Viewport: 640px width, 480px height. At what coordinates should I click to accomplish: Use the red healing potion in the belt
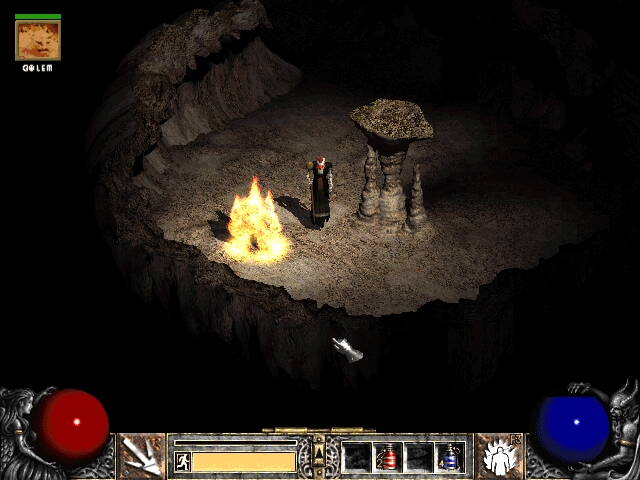[388, 457]
